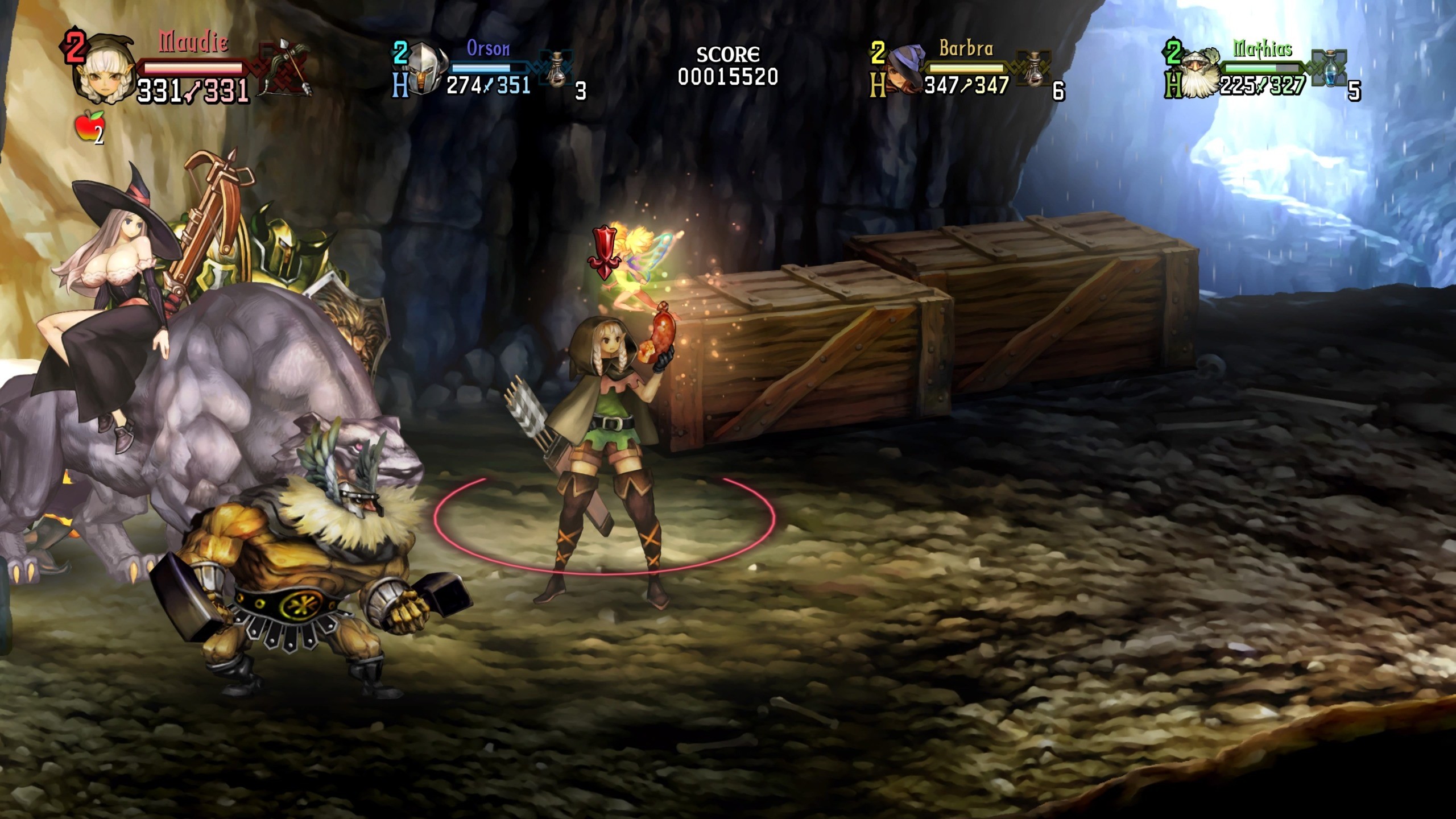Open the SCORE header label

click(729, 53)
